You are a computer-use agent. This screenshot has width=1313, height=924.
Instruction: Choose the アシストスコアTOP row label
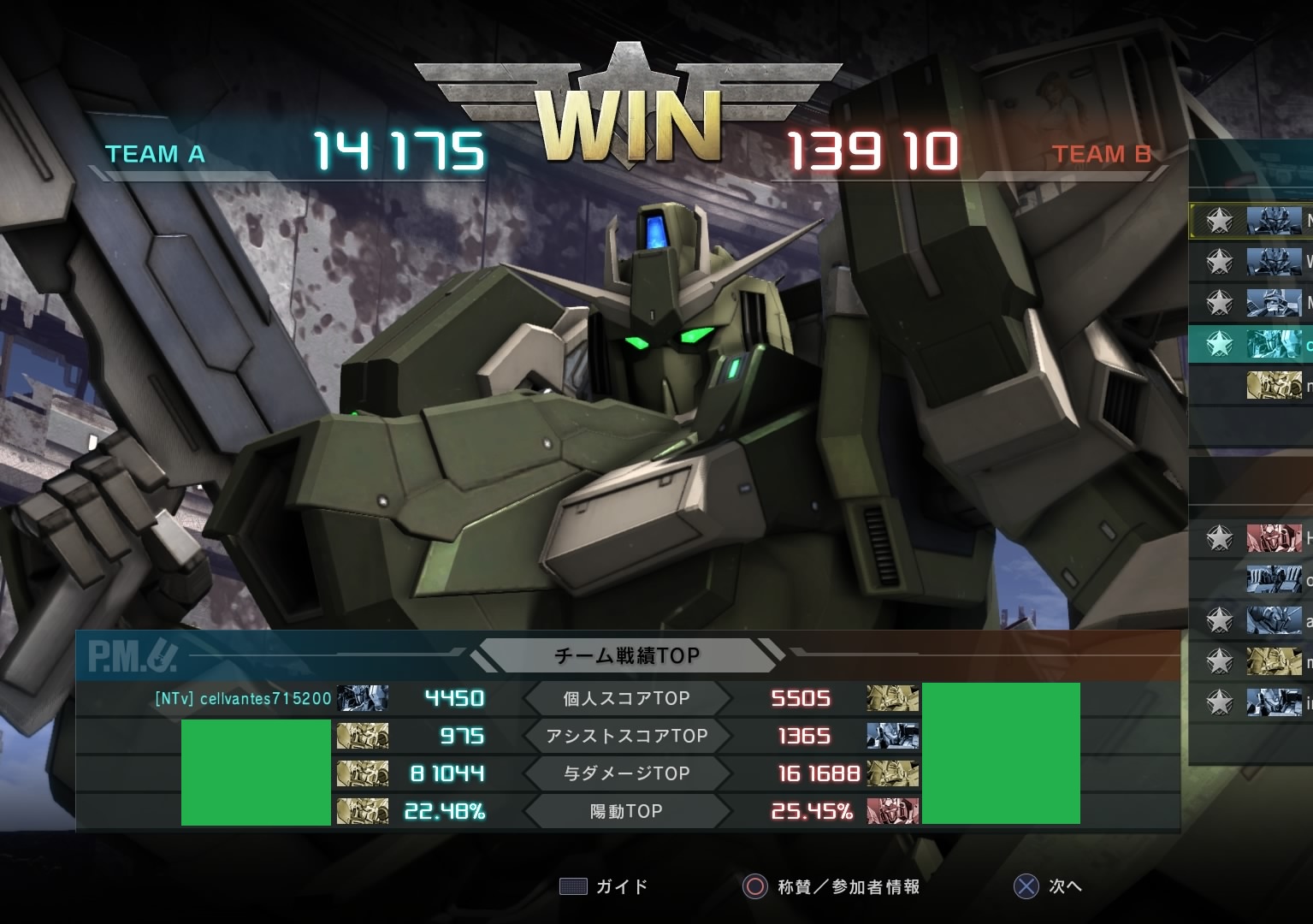point(626,736)
